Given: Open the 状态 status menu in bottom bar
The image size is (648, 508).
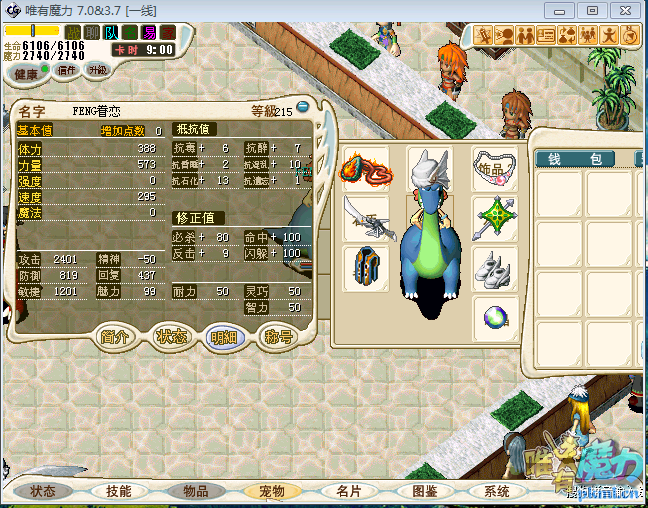Looking at the screenshot, I should click(x=42, y=491).
